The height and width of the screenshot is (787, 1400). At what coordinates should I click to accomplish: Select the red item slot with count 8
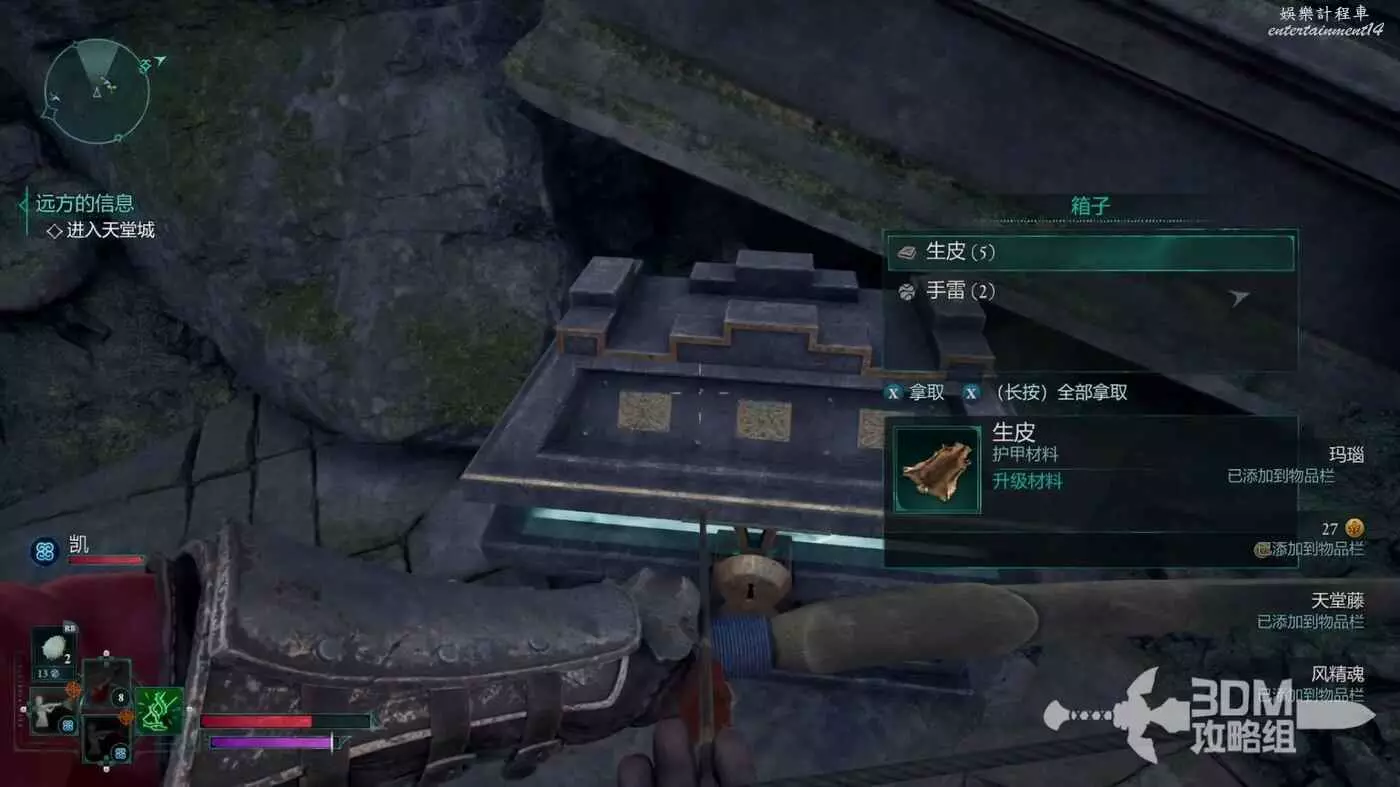[x=107, y=684]
